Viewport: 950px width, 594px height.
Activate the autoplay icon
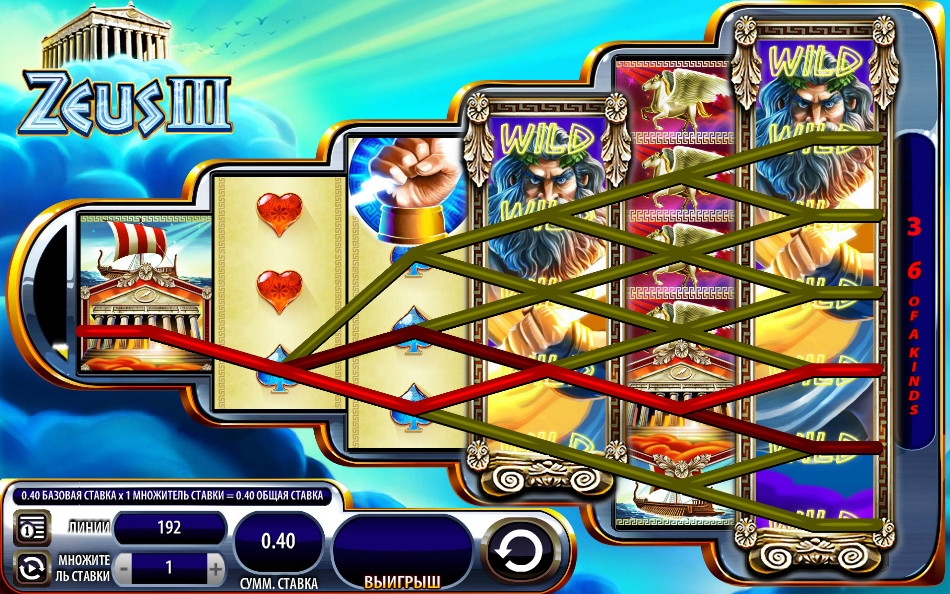31,568
